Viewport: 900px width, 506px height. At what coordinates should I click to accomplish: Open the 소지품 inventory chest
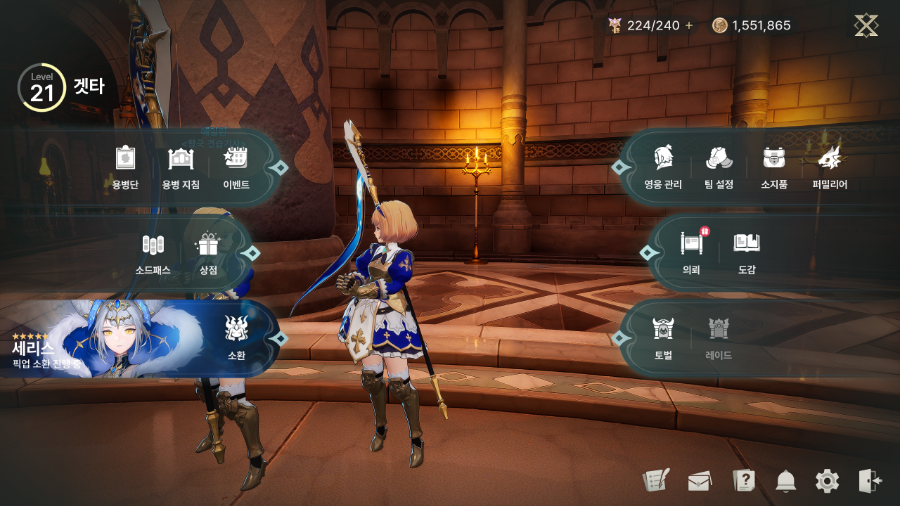click(774, 165)
